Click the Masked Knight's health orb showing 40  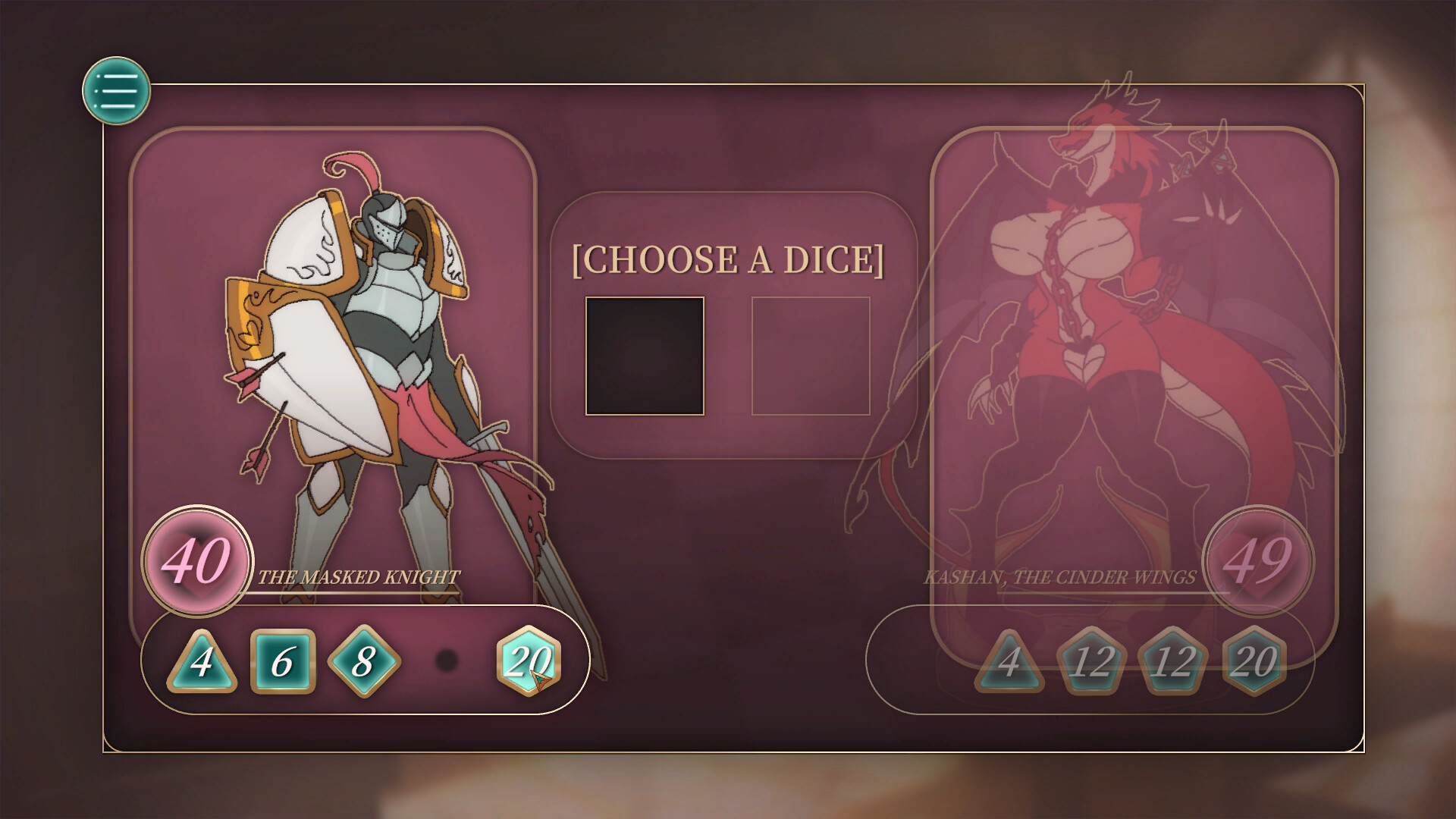tap(199, 561)
